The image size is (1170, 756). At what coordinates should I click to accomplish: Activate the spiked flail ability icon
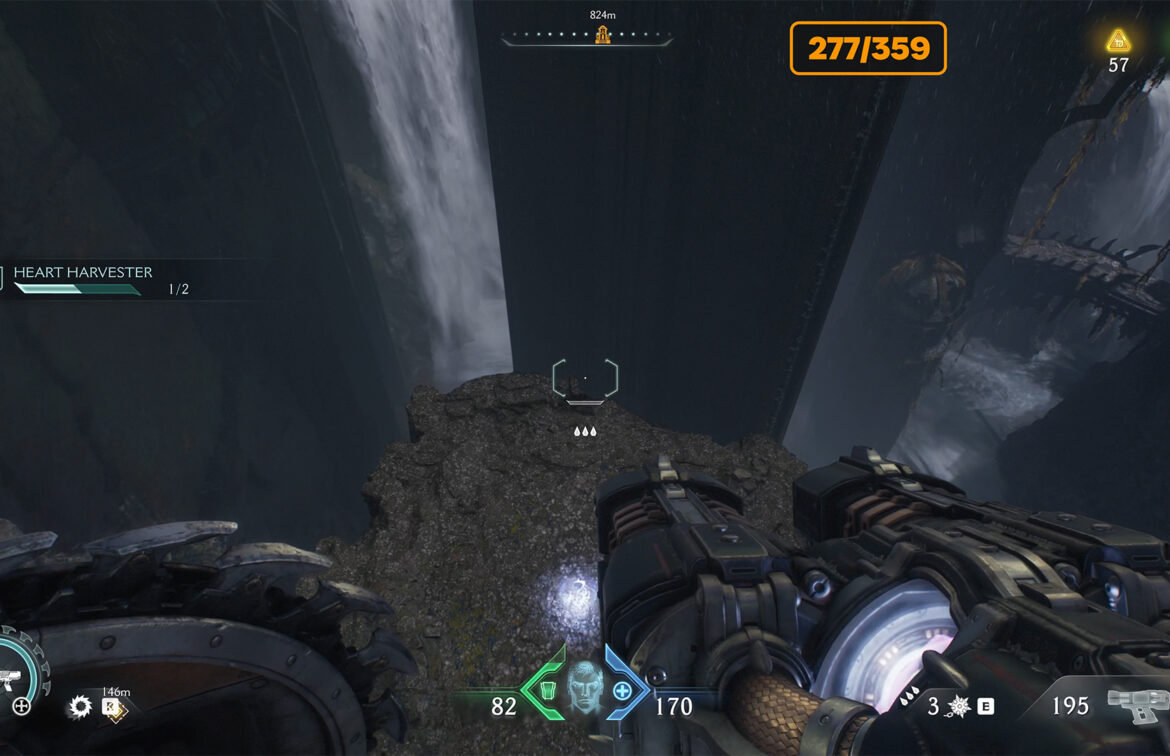[958, 706]
